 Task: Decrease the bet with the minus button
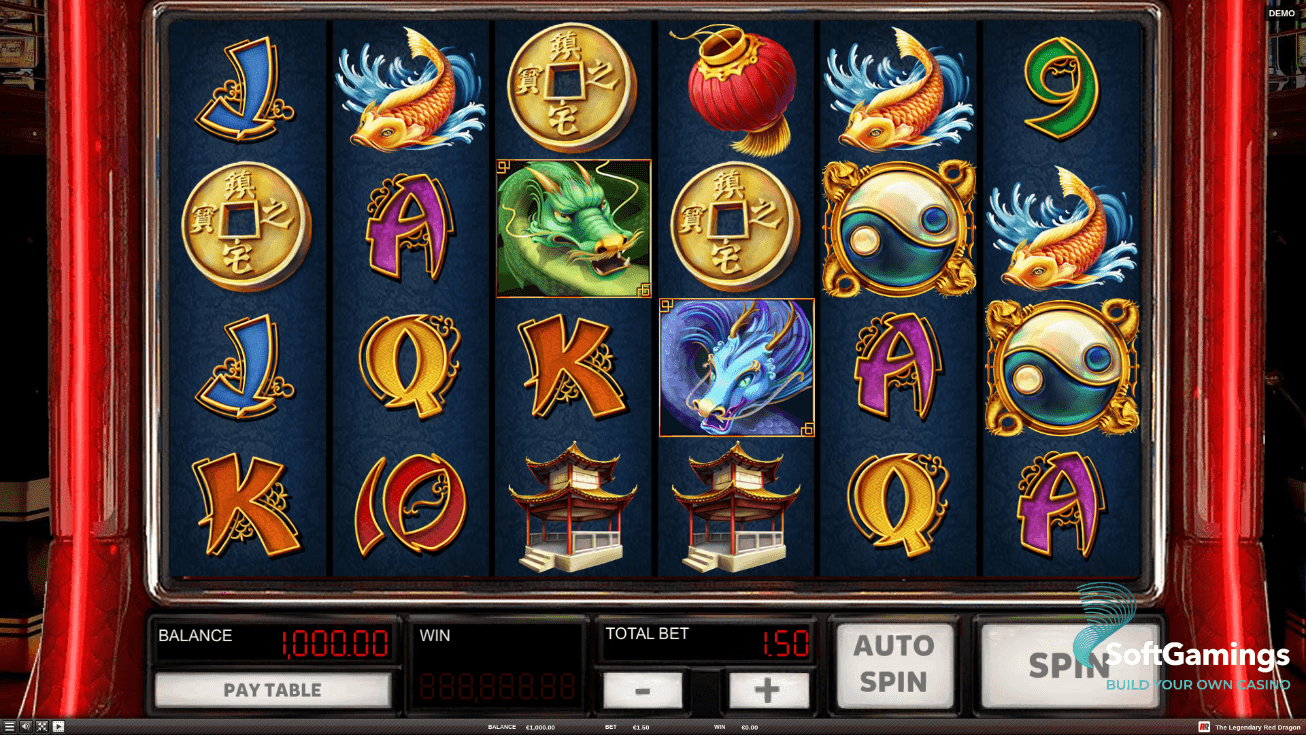pyautogui.click(x=643, y=690)
